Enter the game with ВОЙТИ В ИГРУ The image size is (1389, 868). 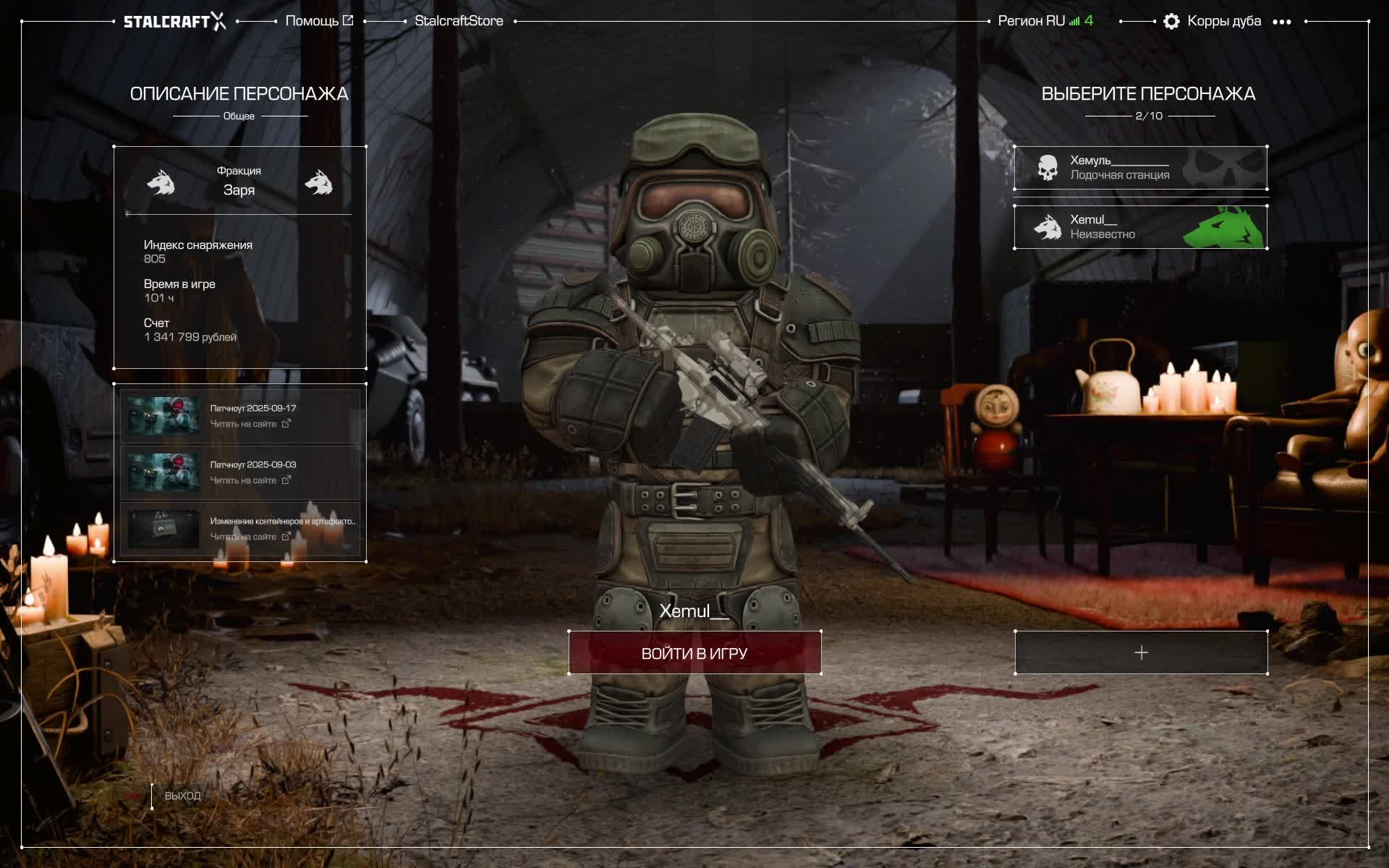(694, 653)
